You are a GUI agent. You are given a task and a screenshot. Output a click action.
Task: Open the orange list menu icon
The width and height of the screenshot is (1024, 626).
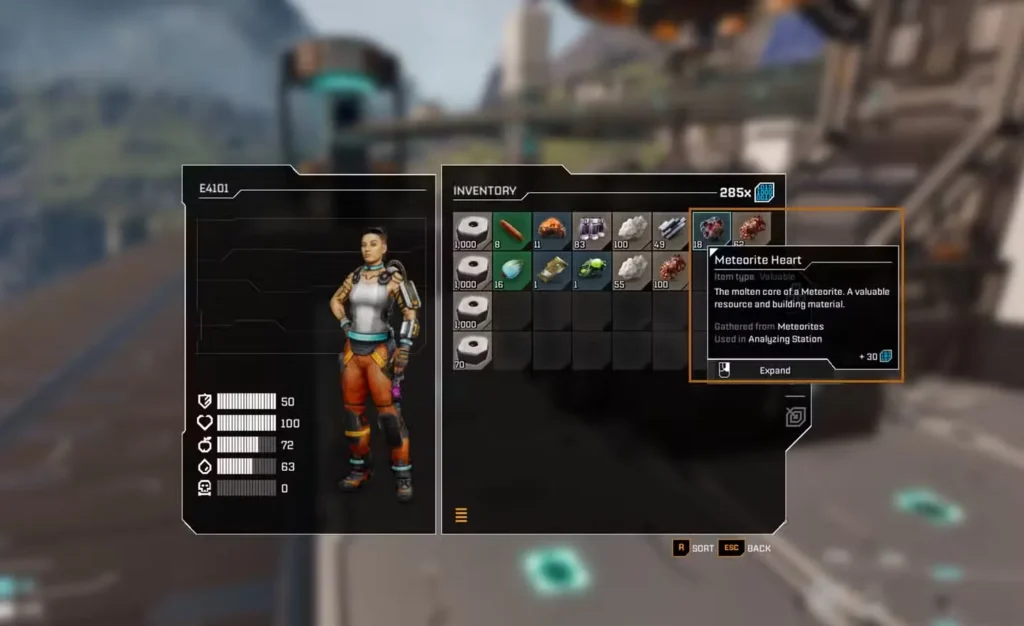click(x=461, y=516)
